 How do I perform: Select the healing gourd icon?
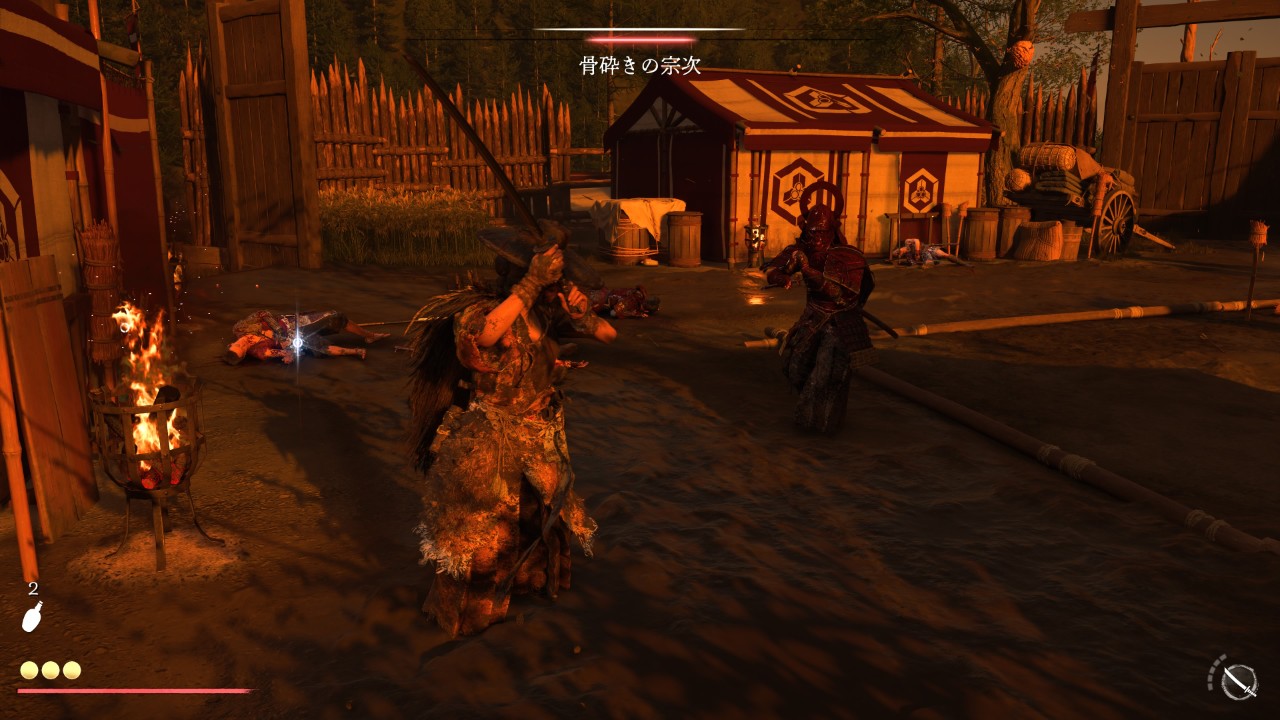[x=32, y=616]
